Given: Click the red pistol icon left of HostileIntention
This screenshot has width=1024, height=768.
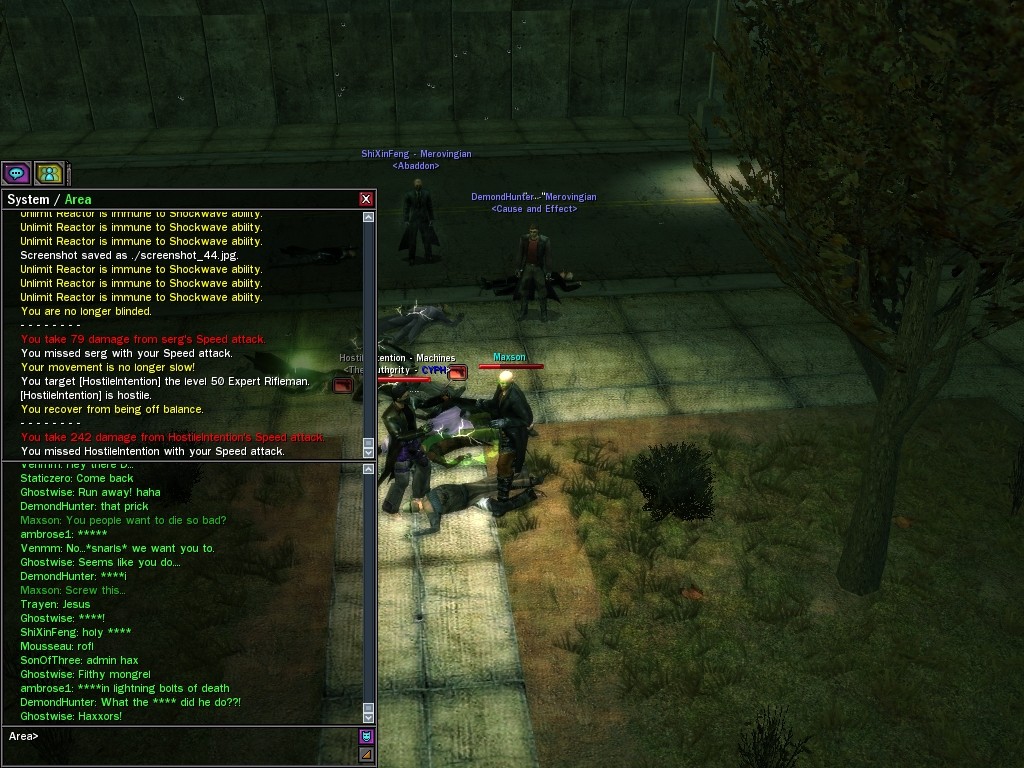Looking at the screenshot, I should click(343, 384).
